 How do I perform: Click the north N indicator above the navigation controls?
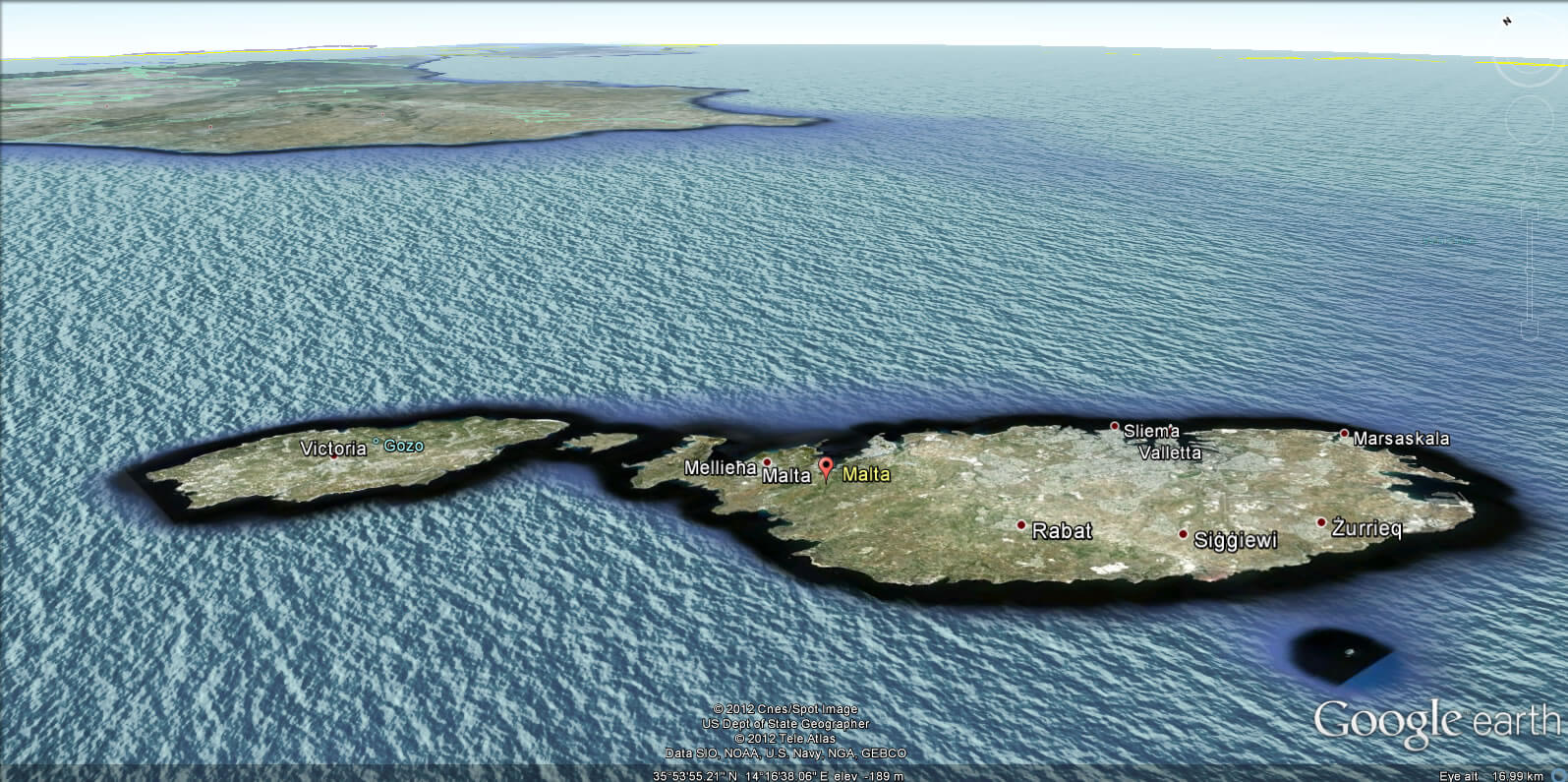[x=1506, y=19]
